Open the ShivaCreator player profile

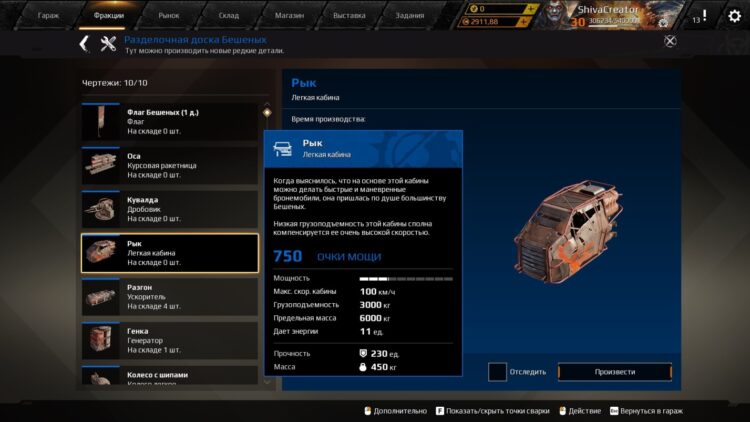coord(610,8)
